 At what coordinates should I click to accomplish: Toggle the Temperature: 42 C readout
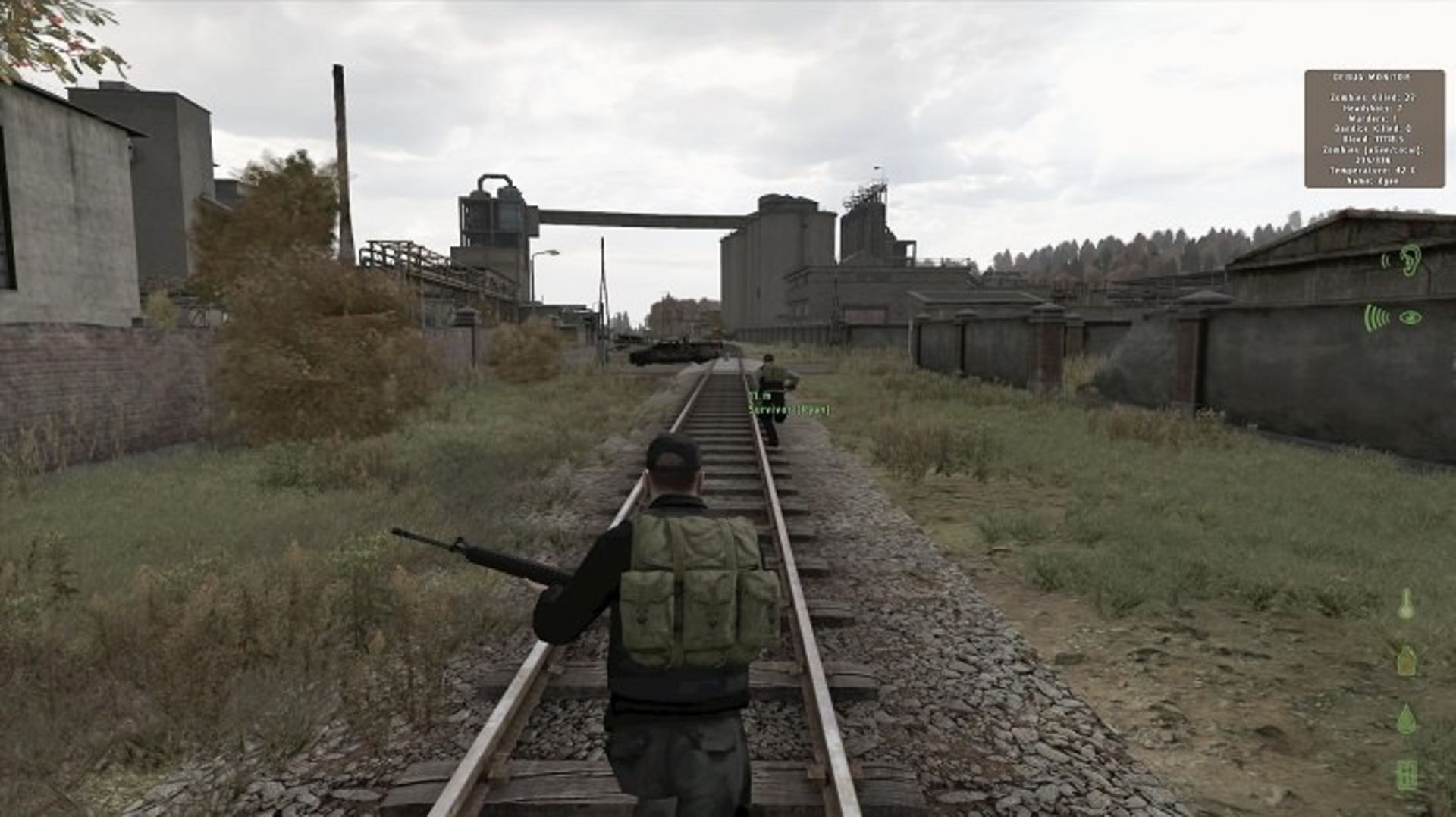point(1373,170)
